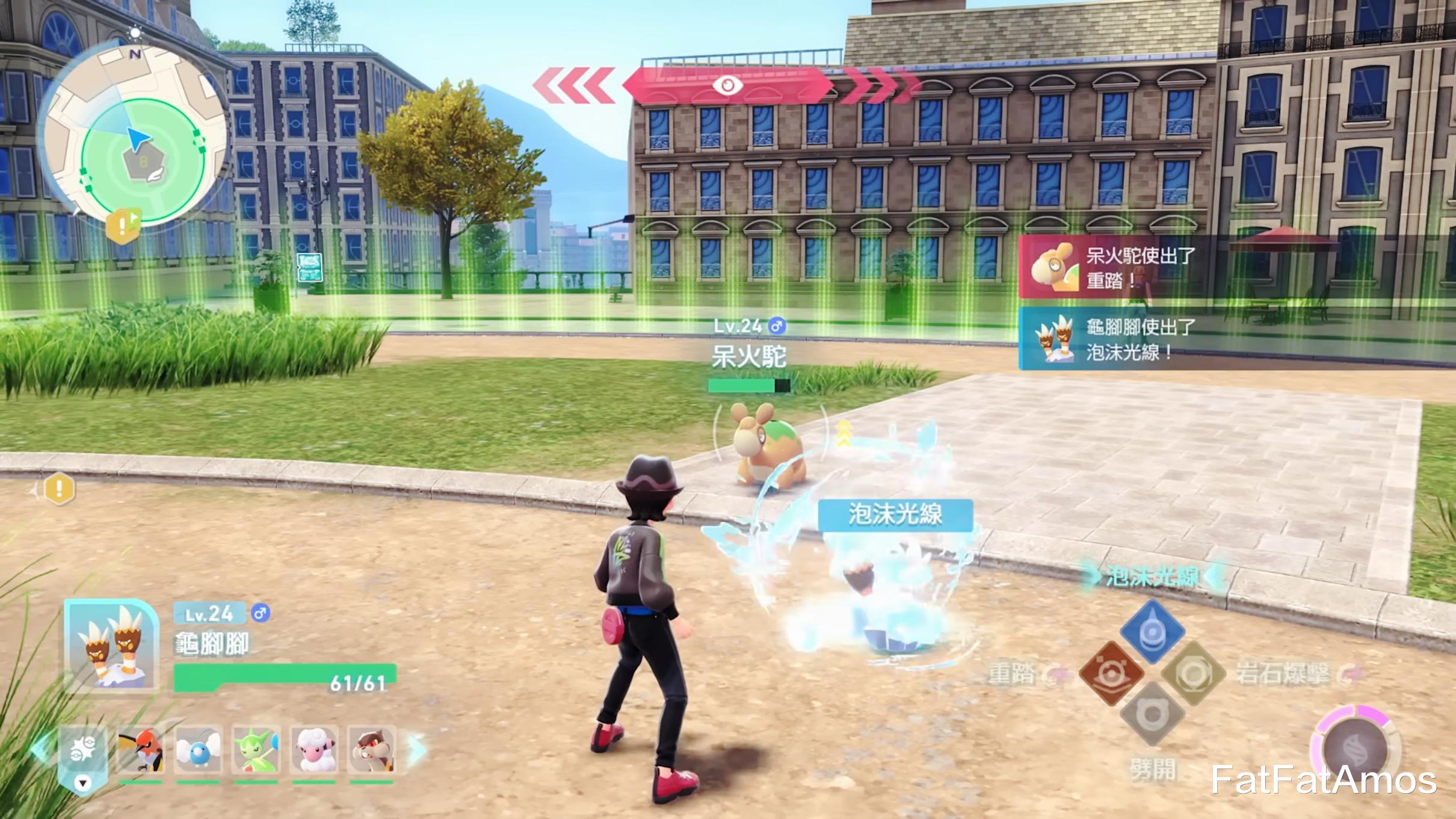Switch to the pink woolly sheep Pokémon
Image resolution: width=1456 pixels, height=819 pixels.
(314, 750)
